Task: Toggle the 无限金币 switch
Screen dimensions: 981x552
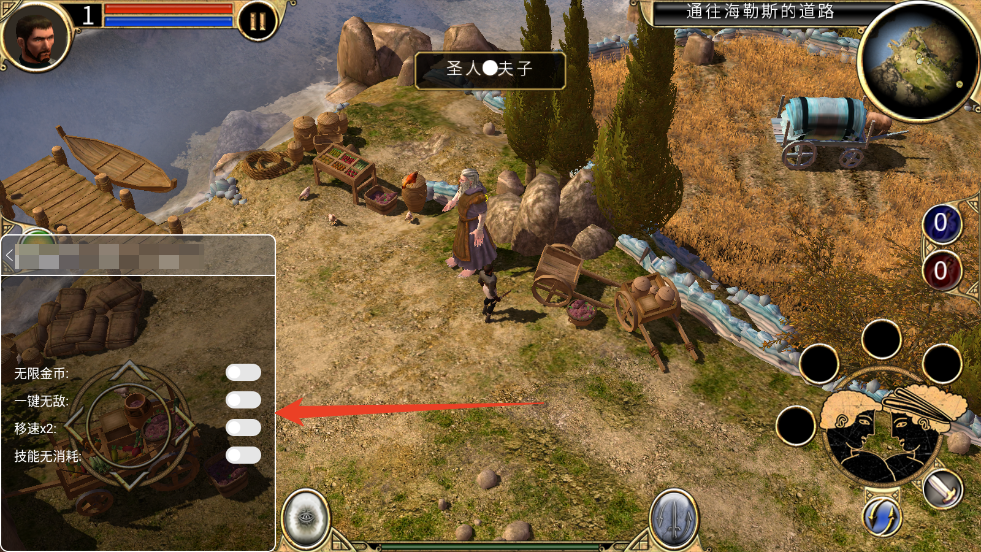Action: tap(243, 373)
